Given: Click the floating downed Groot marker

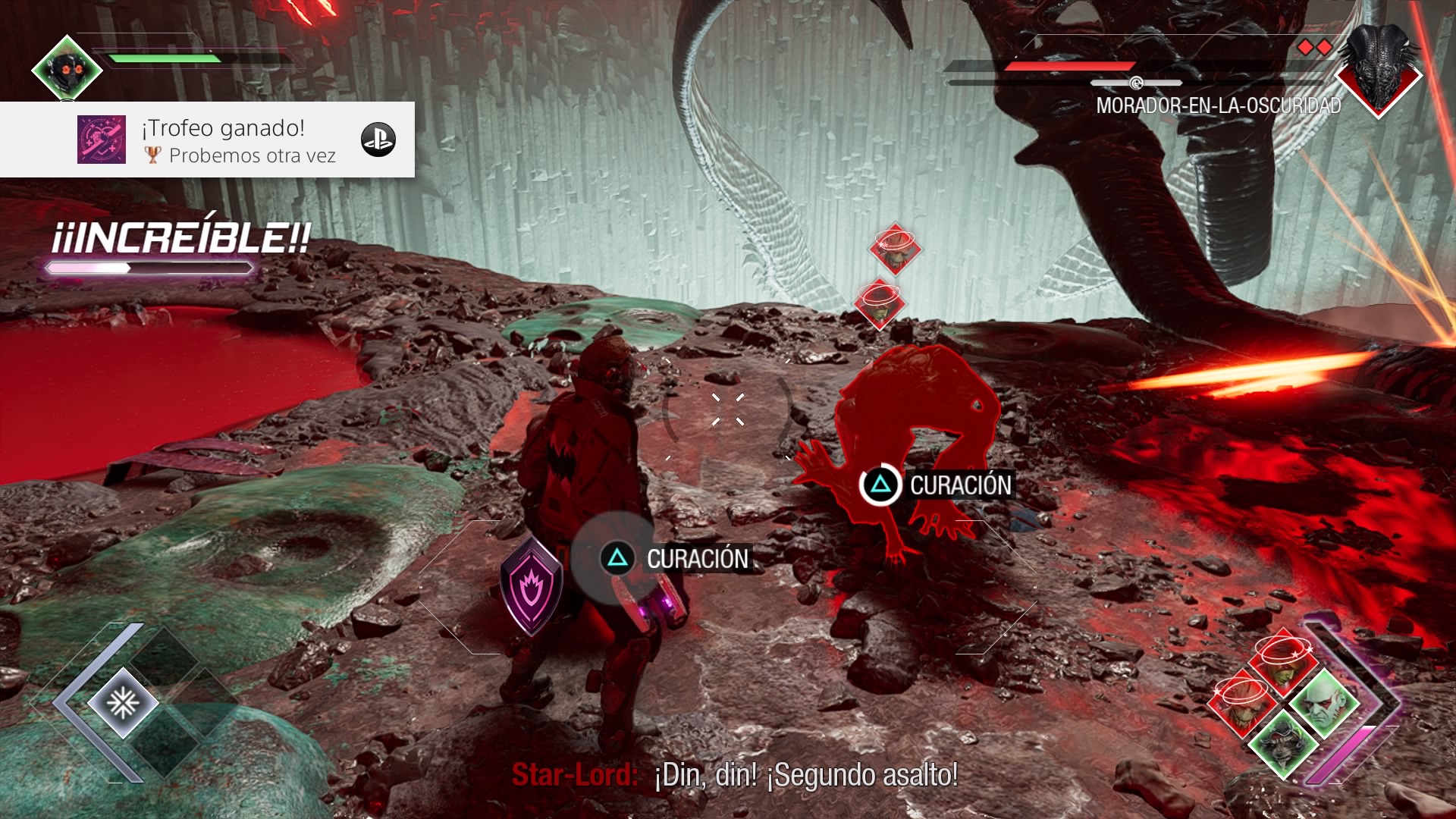Looking at the screenshot, I should coord(896,249).
